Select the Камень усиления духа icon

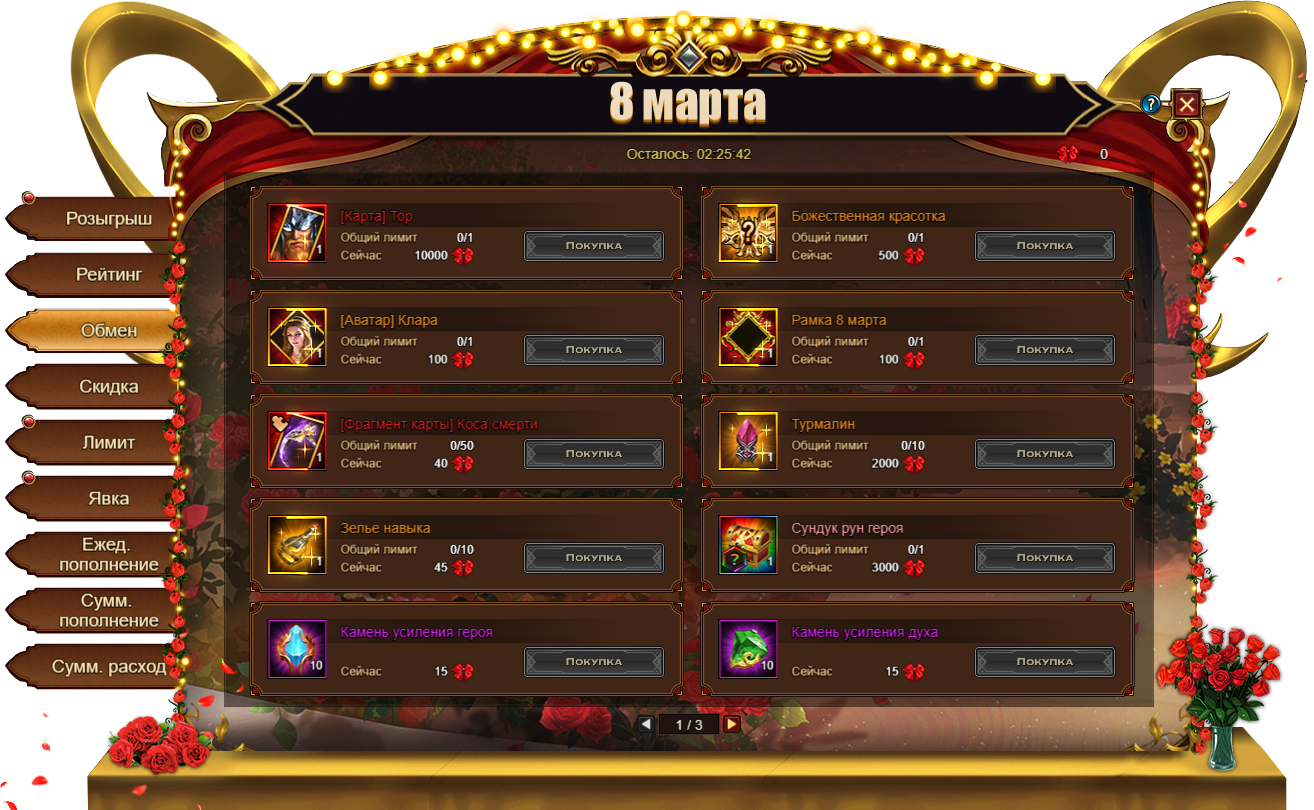(x=748, y=649)
